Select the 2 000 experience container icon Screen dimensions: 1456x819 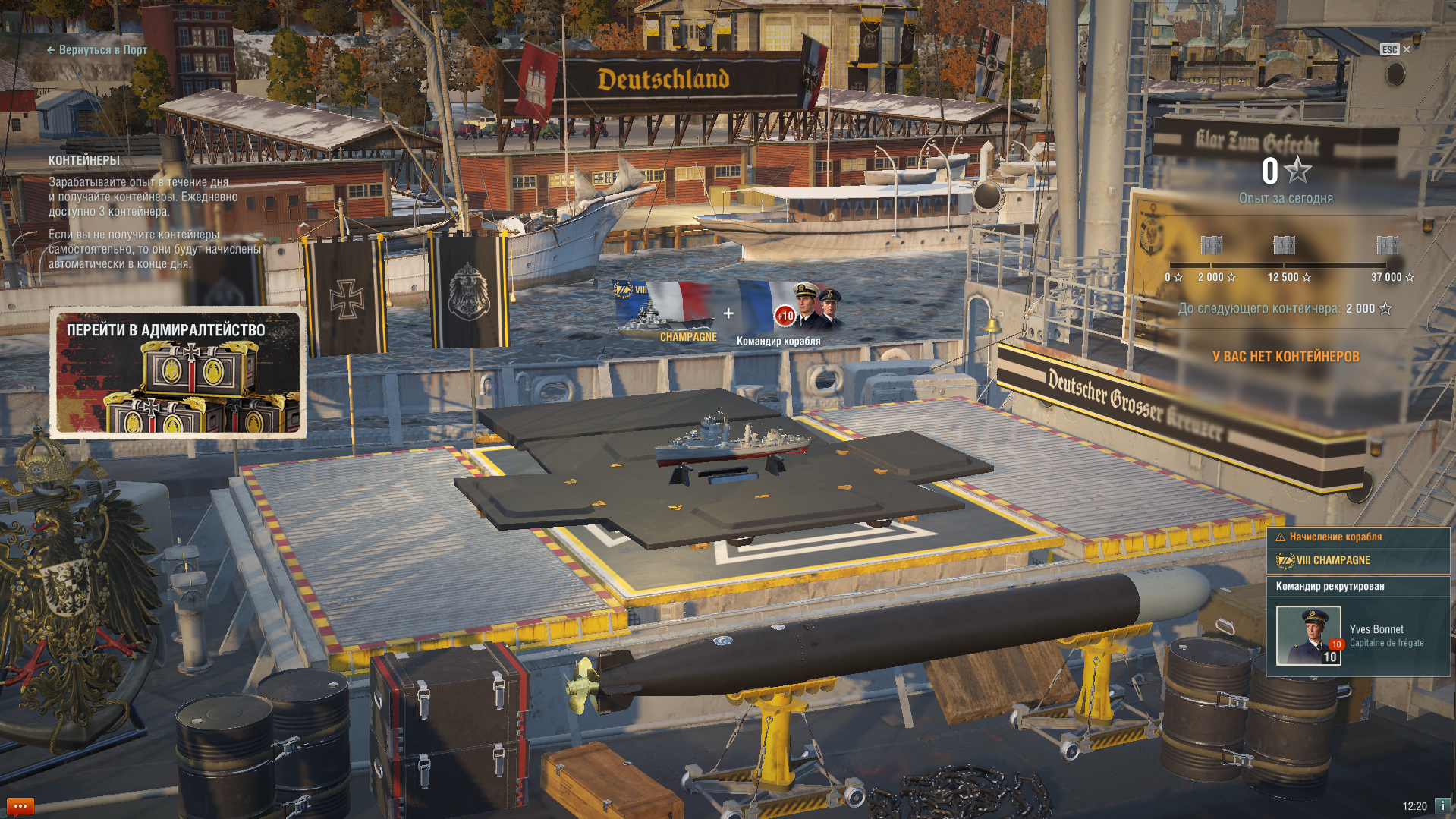click(1211, 245)
